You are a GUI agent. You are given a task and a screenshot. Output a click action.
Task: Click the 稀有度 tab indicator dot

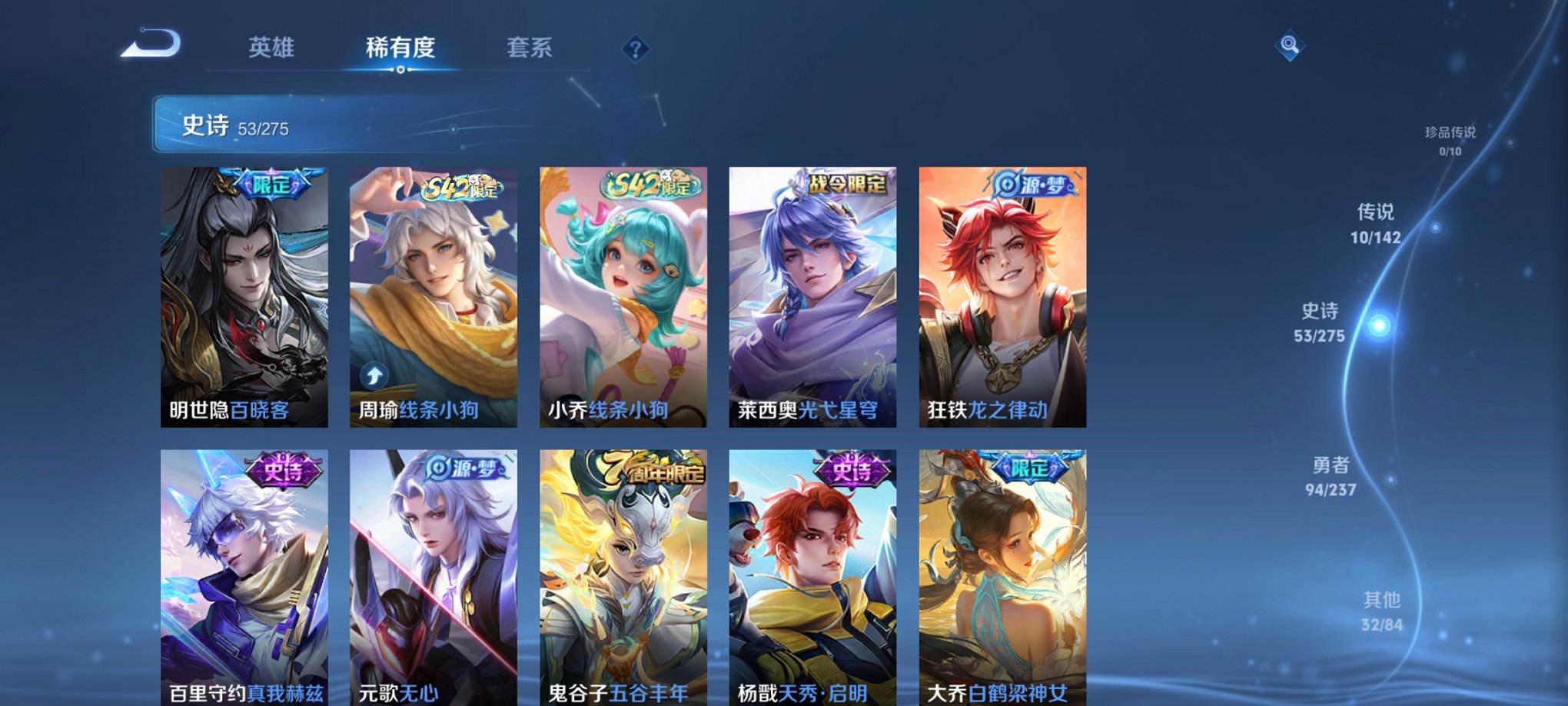pos(399,71)
